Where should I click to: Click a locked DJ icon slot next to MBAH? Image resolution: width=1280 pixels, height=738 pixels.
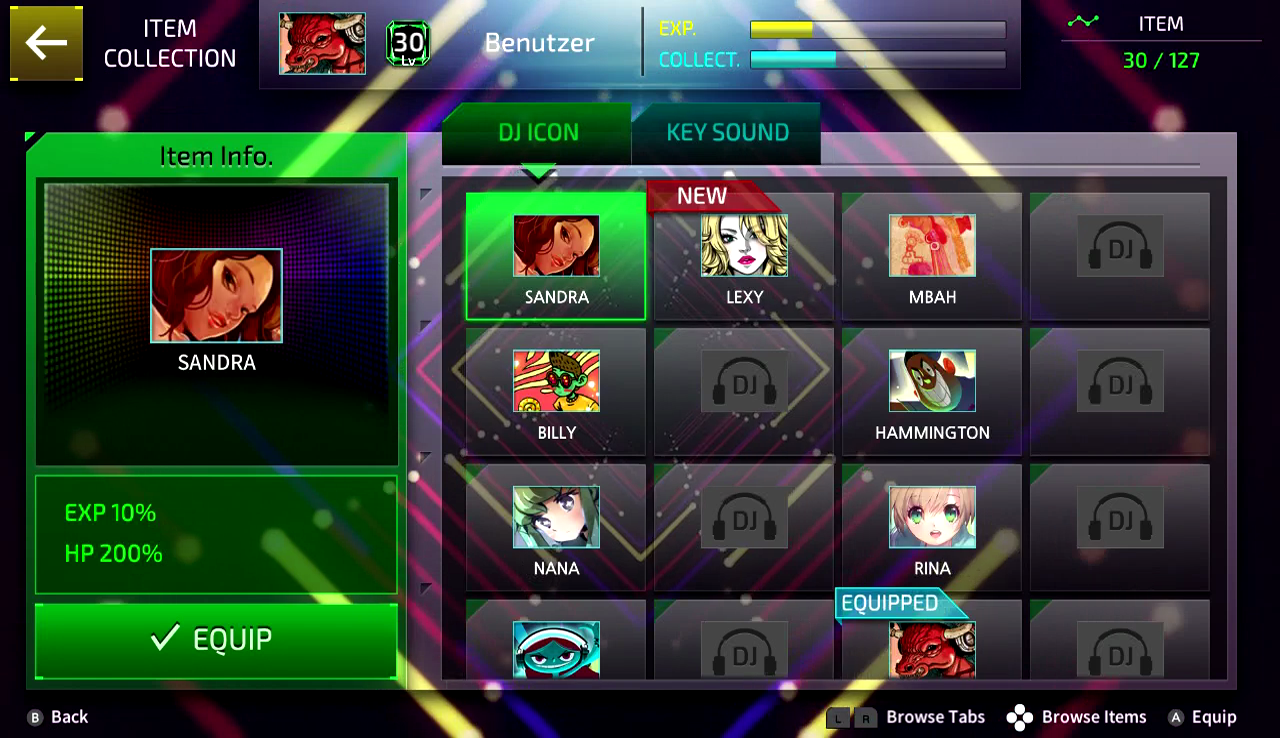click(x=1119, y=250)
